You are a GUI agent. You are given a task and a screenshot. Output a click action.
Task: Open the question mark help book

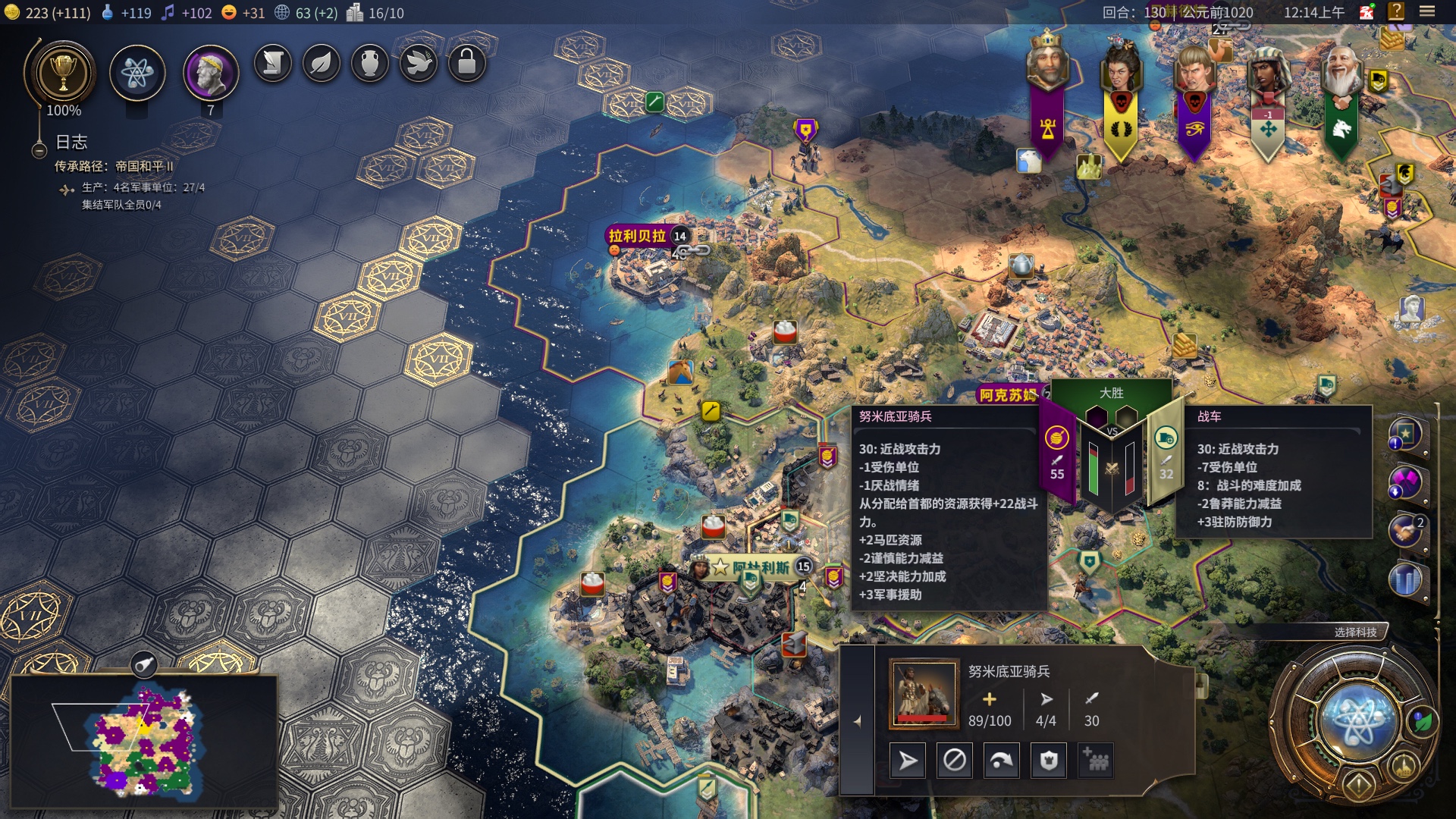click(x=1396, y=11)
